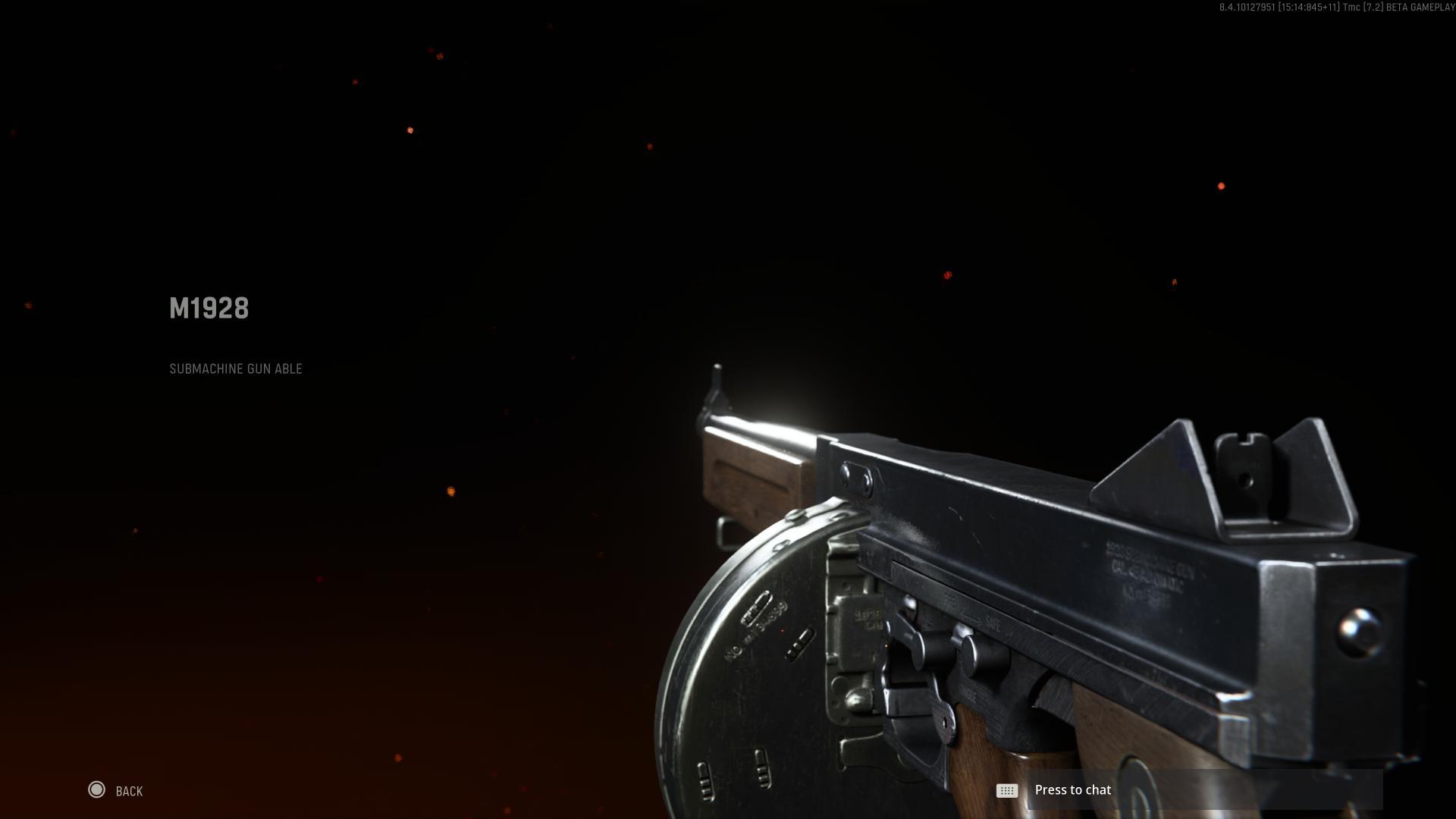The image size is (1456, 819).
Task: Click the beta gameplay watermark text
Action: pos(1335,8)
